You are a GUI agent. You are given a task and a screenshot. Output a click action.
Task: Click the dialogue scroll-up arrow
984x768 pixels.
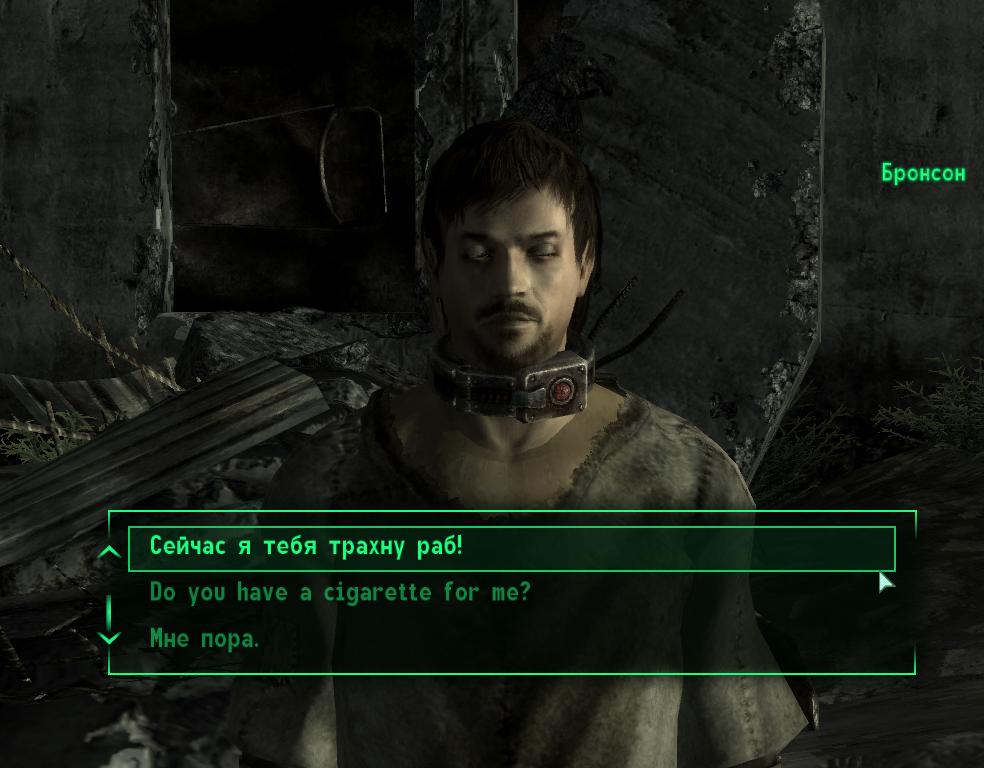coord(110,551)
